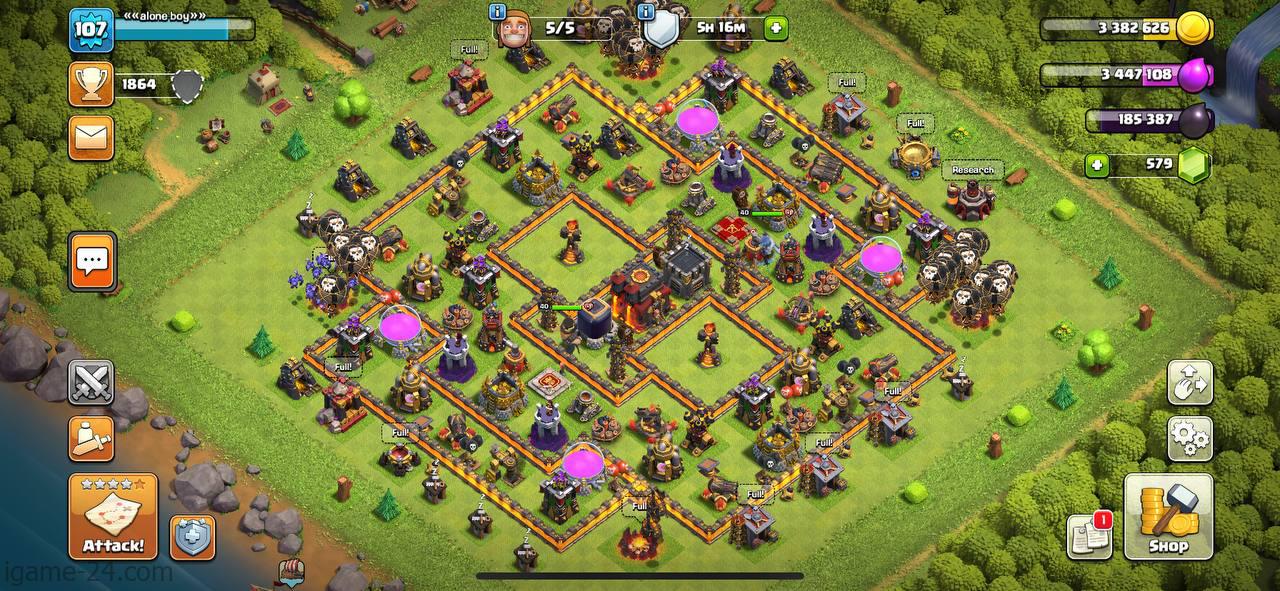Open the village layout editor hand icon
The width and height of the screenshot is (1280, 591).
(1190, 383)
